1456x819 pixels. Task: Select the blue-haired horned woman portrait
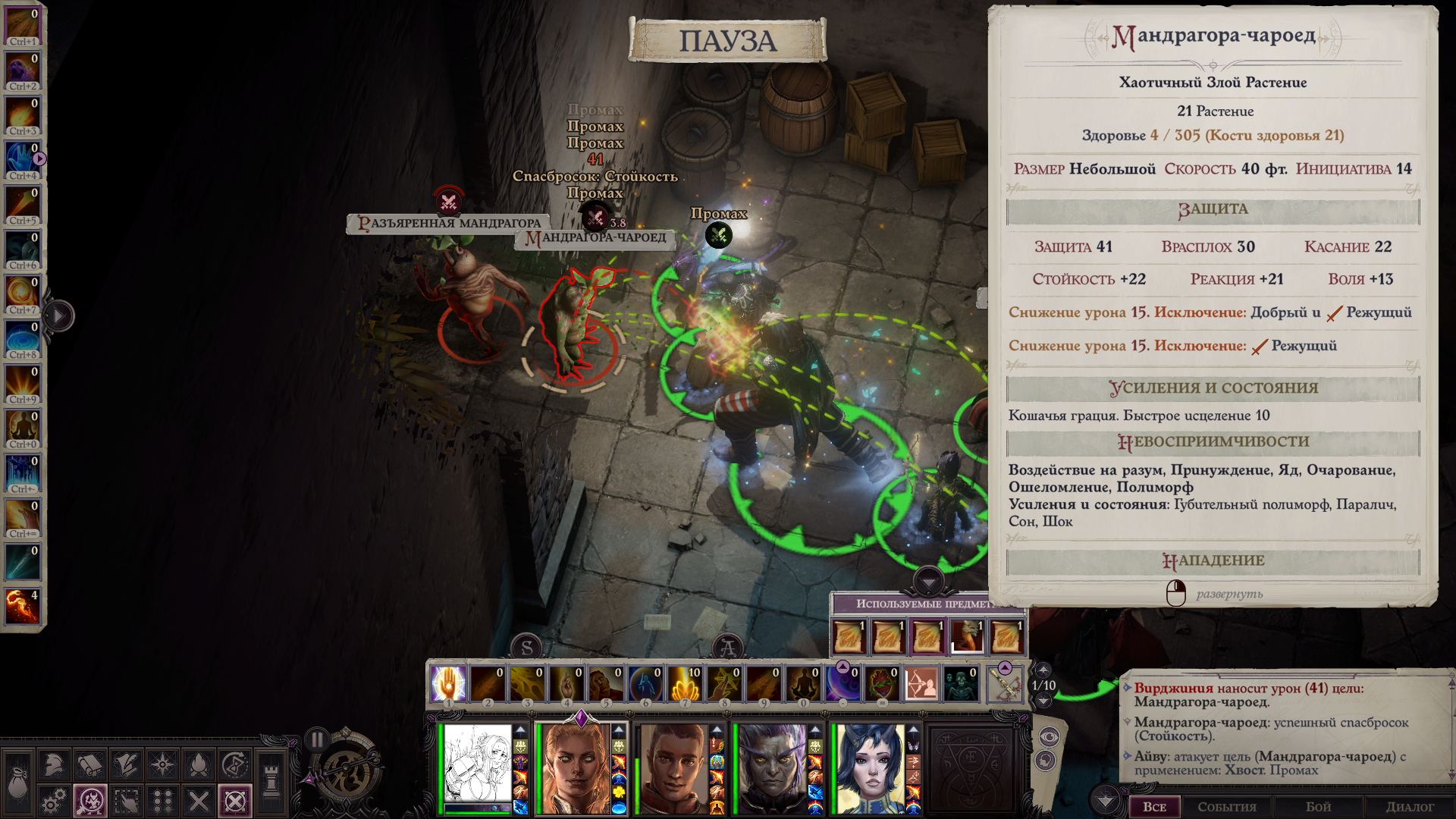pyautogui.click(x=871, y=767)
